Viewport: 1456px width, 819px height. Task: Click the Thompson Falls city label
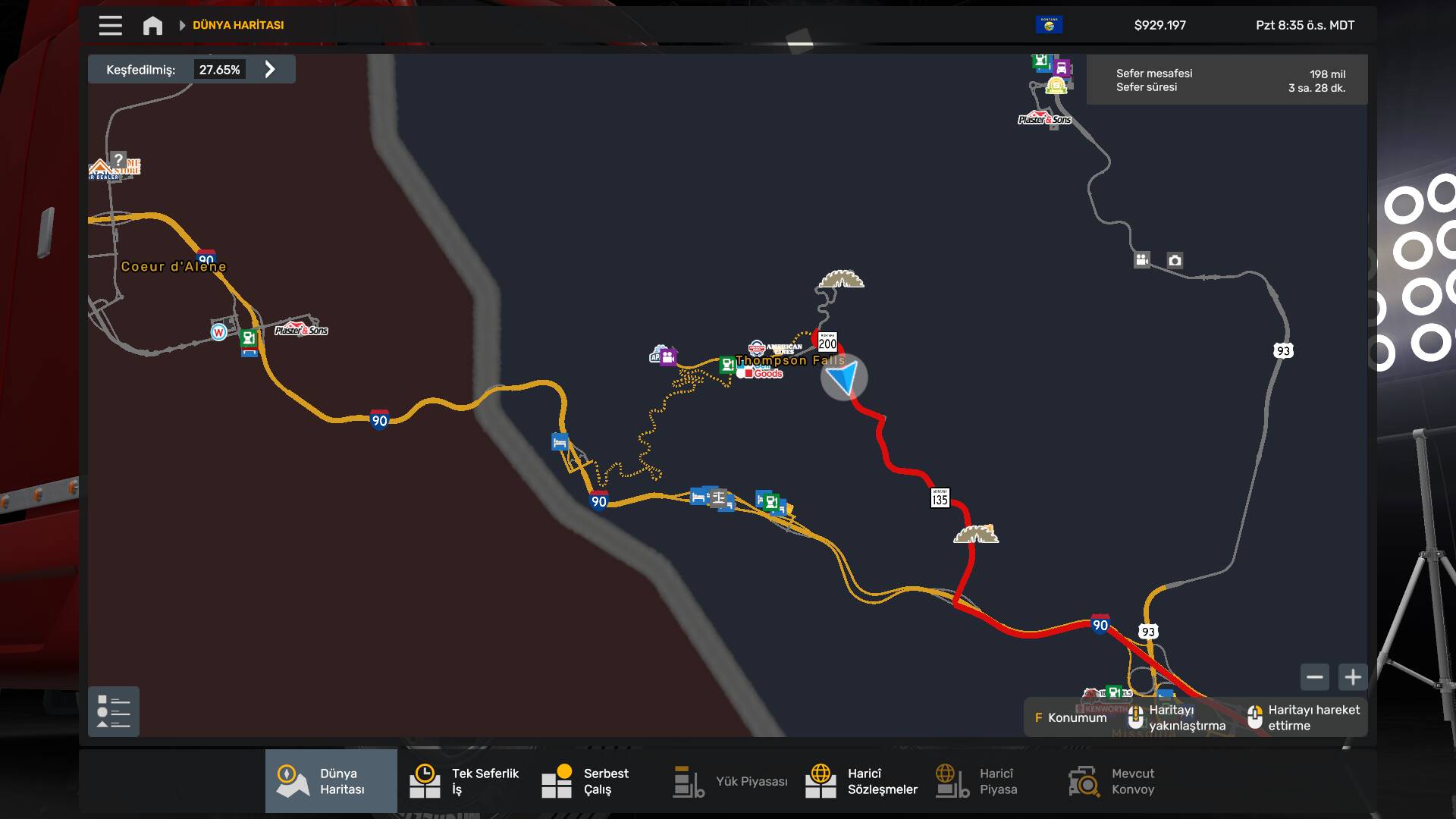coord(789,361)
